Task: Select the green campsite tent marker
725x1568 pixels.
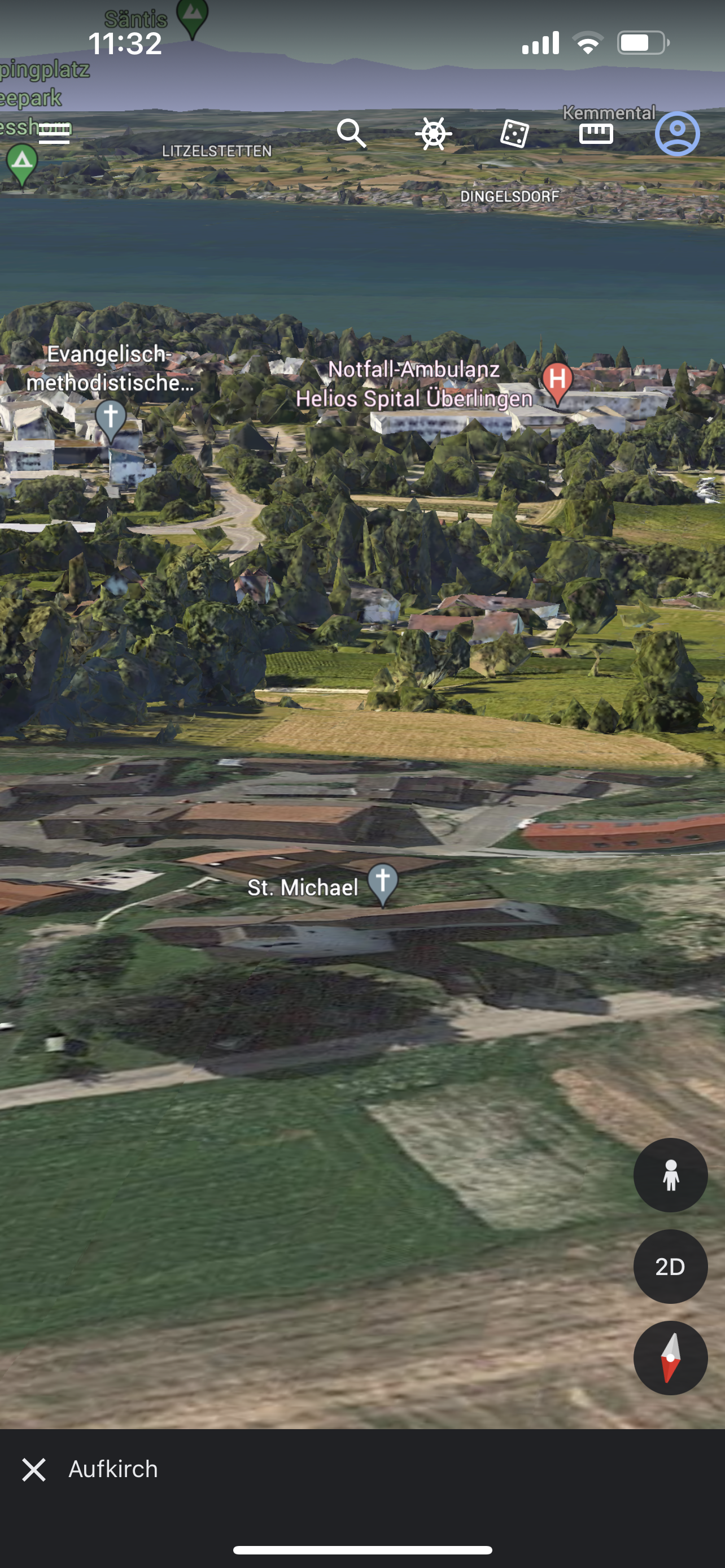Action: tap(23, 163)
